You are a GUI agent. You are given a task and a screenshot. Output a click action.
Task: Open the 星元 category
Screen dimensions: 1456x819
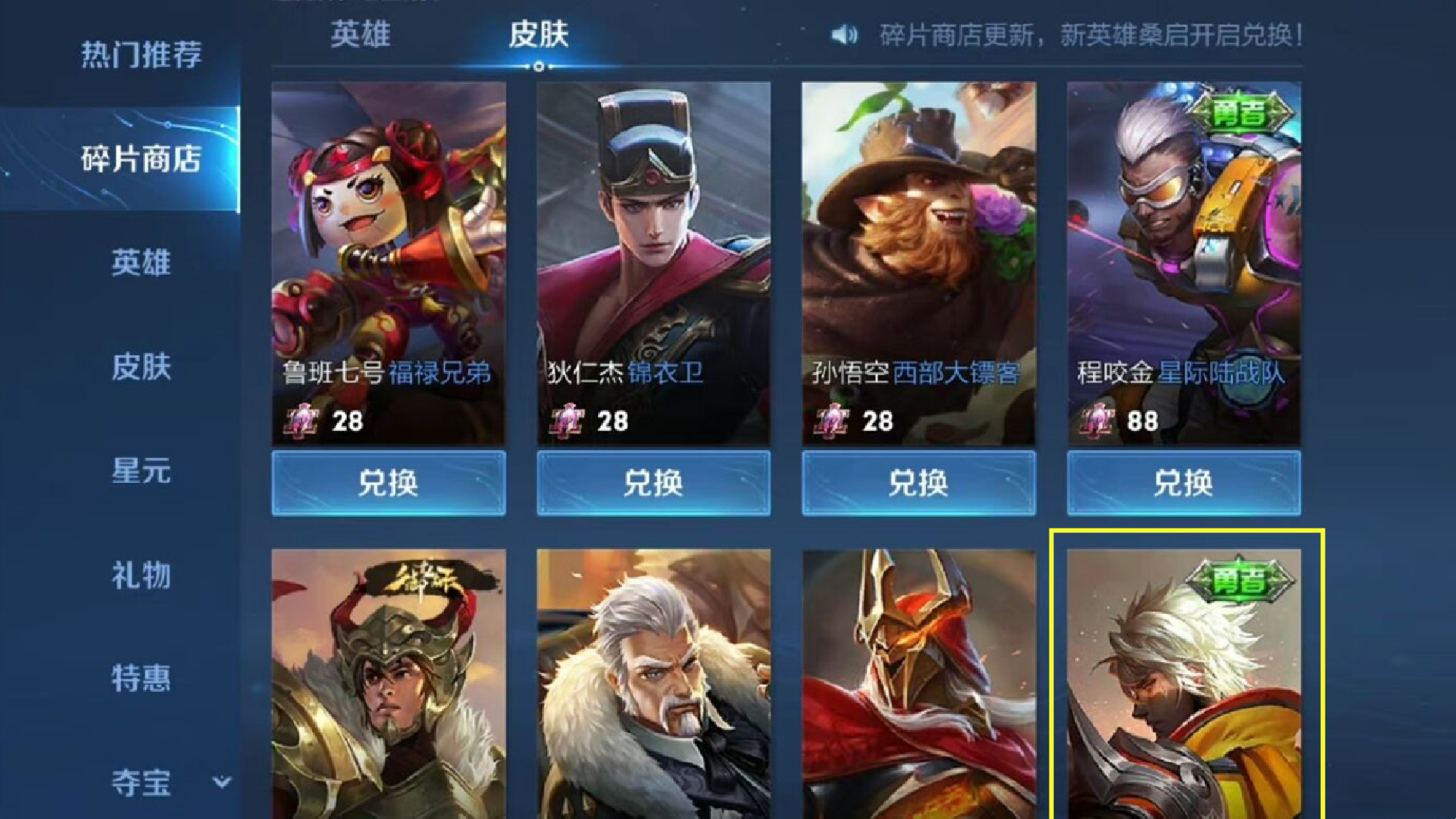(141, 473)
